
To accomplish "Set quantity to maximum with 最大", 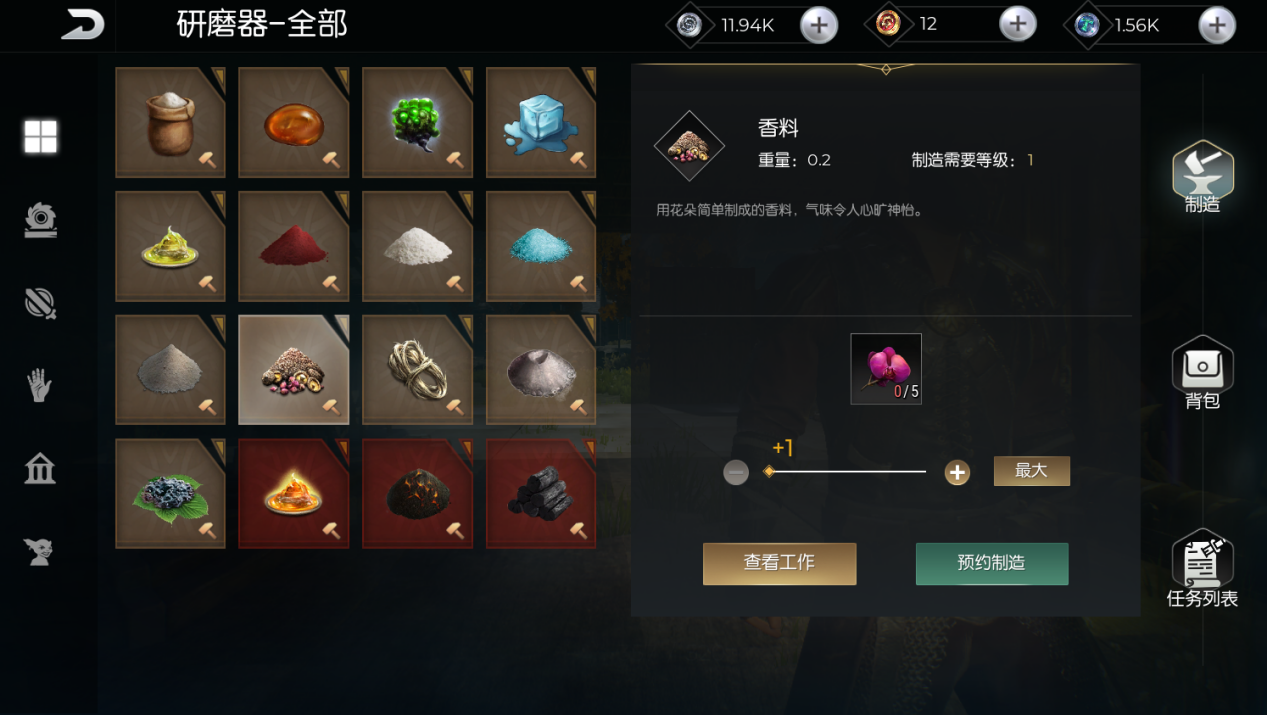I will [x=1031, y=471].
